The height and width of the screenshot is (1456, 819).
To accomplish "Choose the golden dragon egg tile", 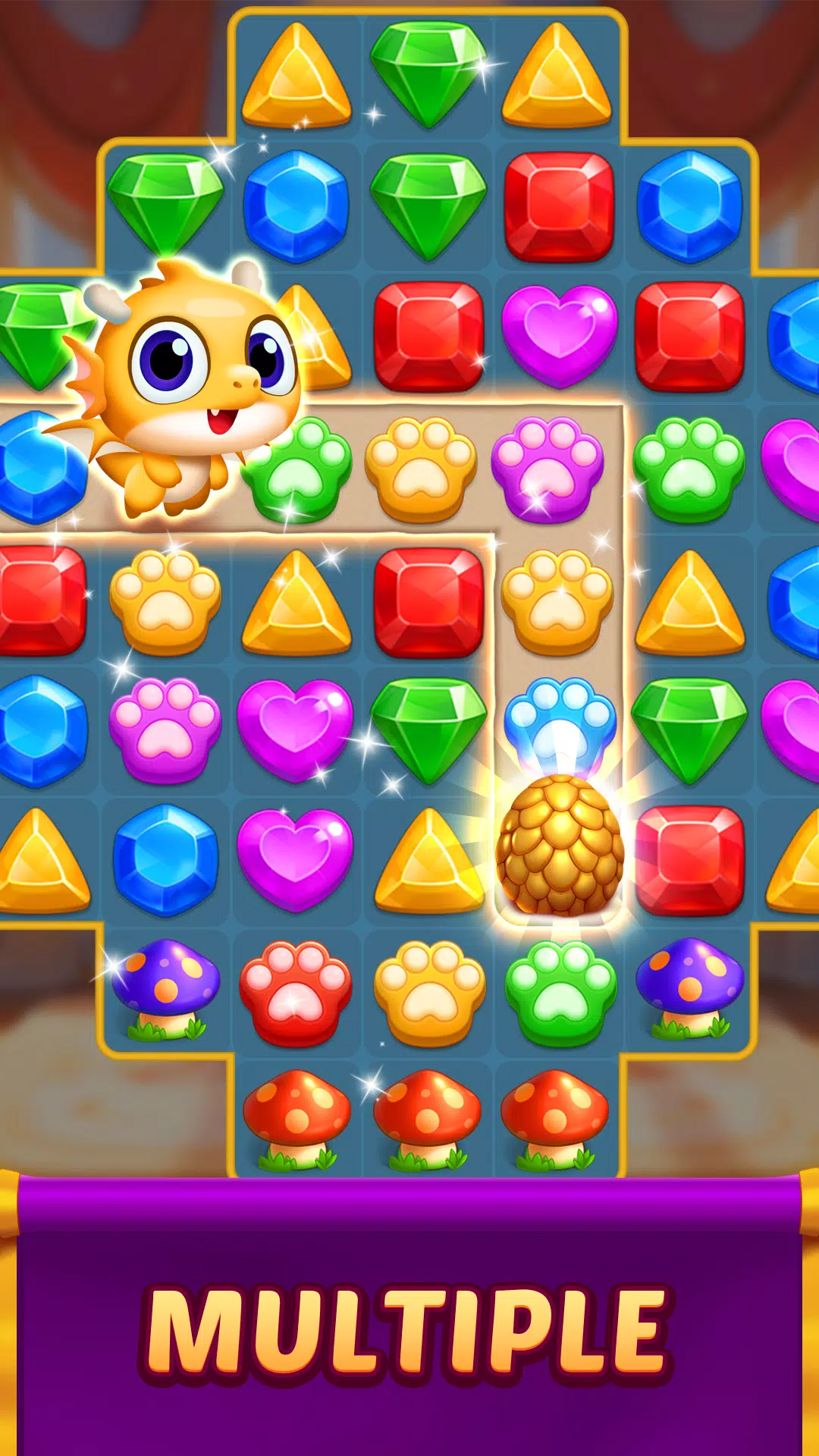I will 560,846.
